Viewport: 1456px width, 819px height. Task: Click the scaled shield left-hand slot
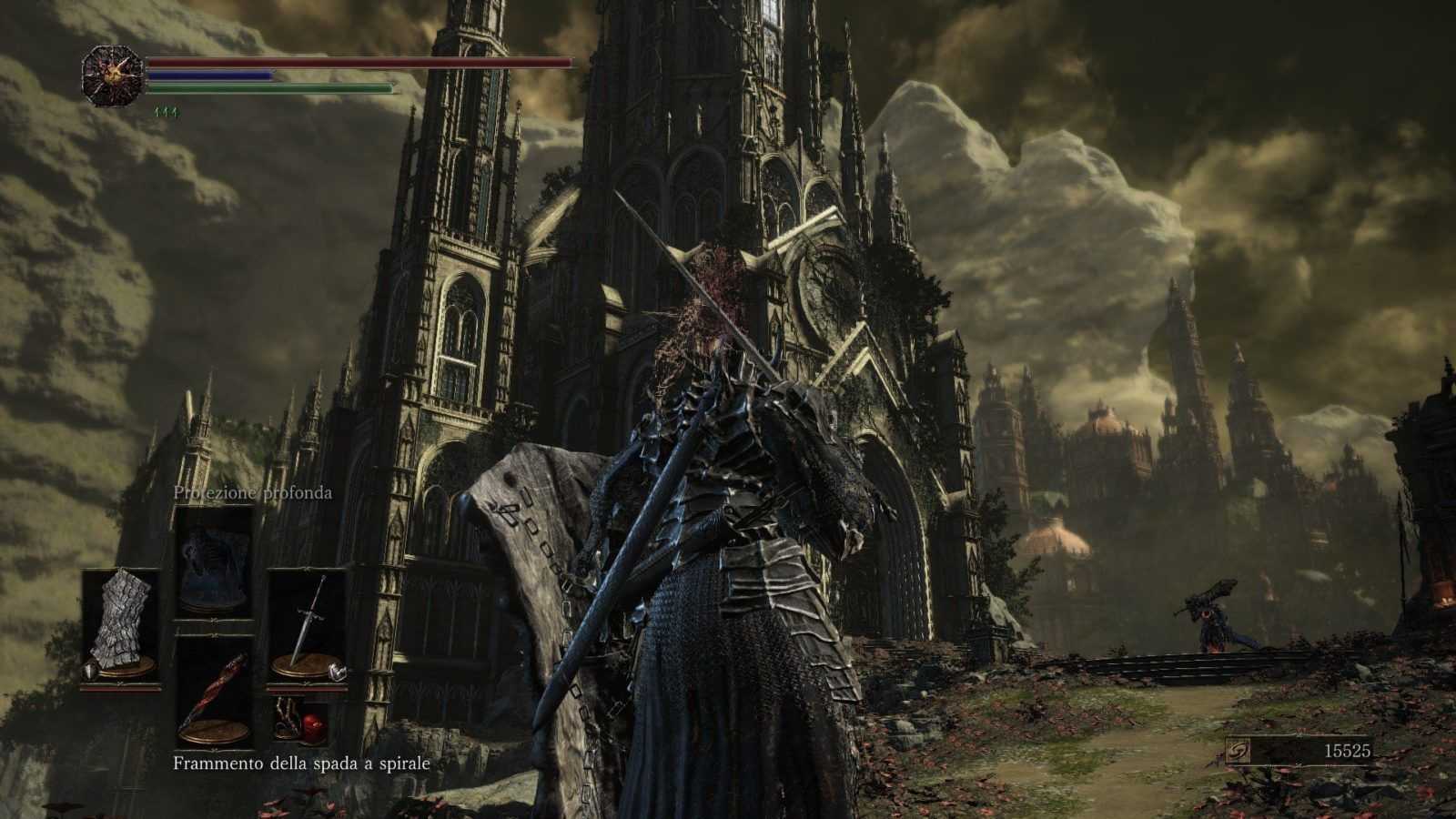coord(122,626)
